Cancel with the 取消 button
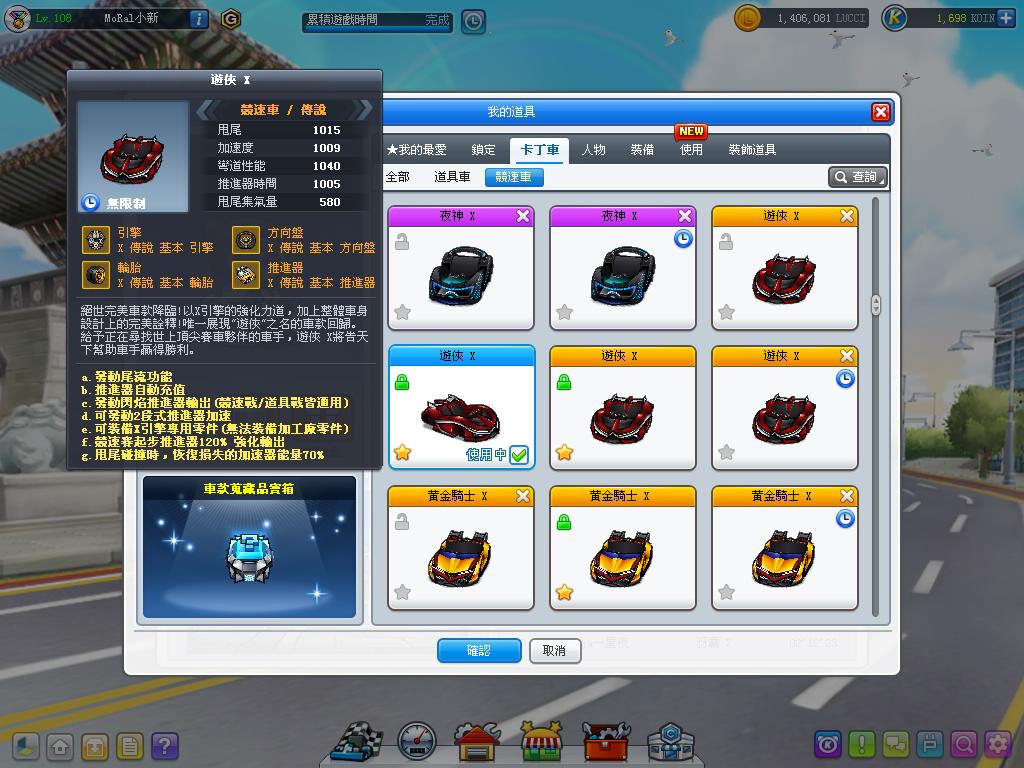 coord(554,650)
